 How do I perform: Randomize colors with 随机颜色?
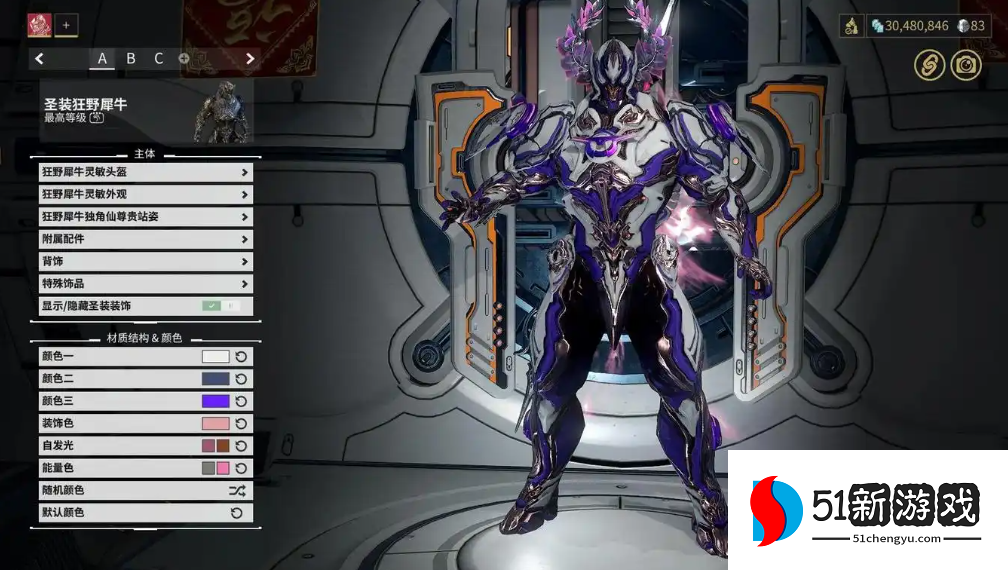point(237,491)
